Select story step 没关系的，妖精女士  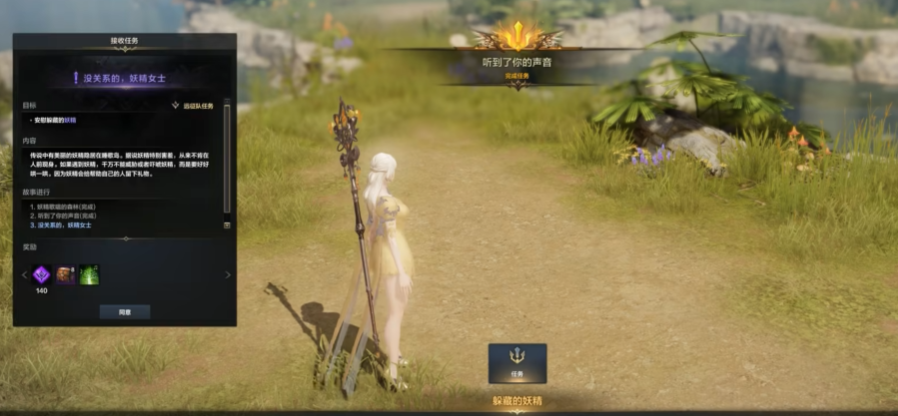pos(68,225)
